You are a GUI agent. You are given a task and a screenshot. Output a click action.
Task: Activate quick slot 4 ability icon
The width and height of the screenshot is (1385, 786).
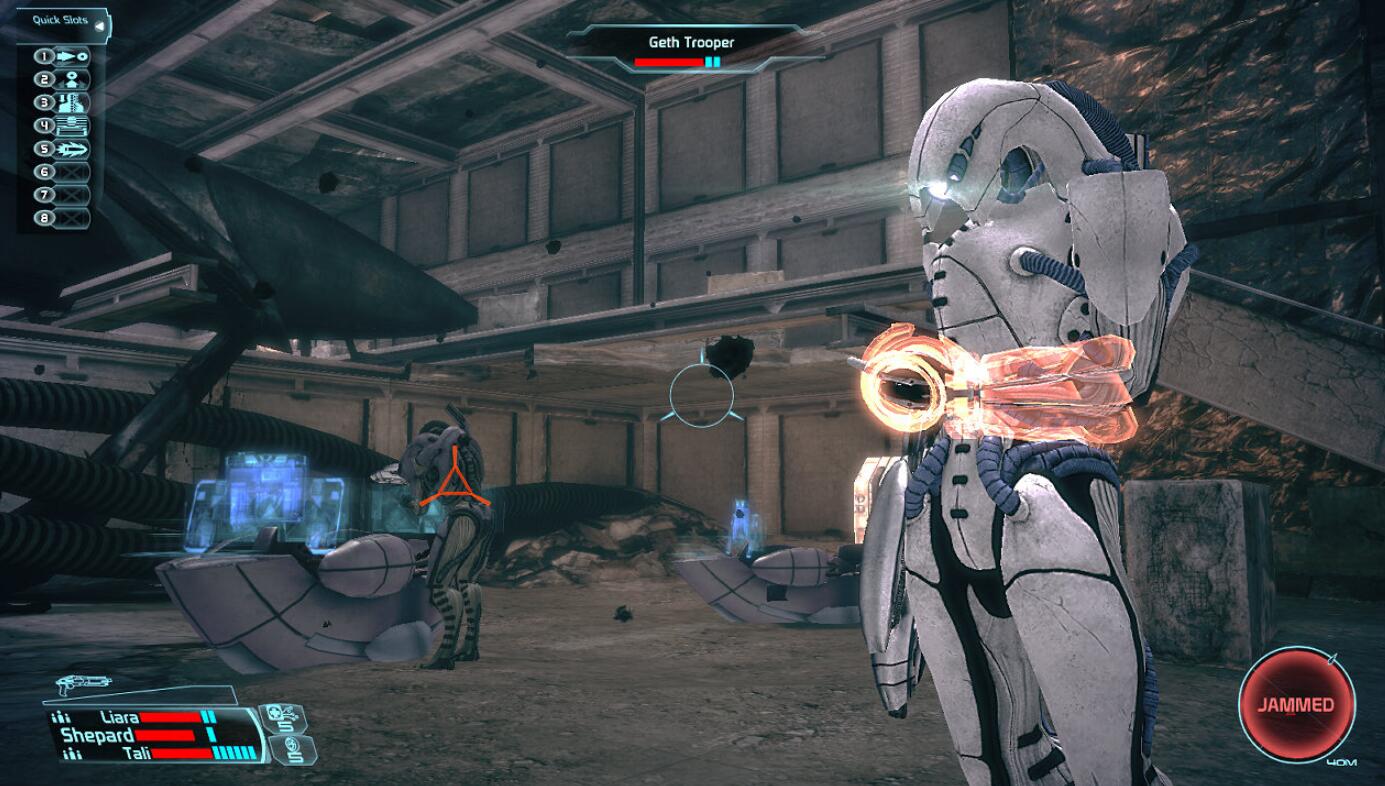pos(74,126)
